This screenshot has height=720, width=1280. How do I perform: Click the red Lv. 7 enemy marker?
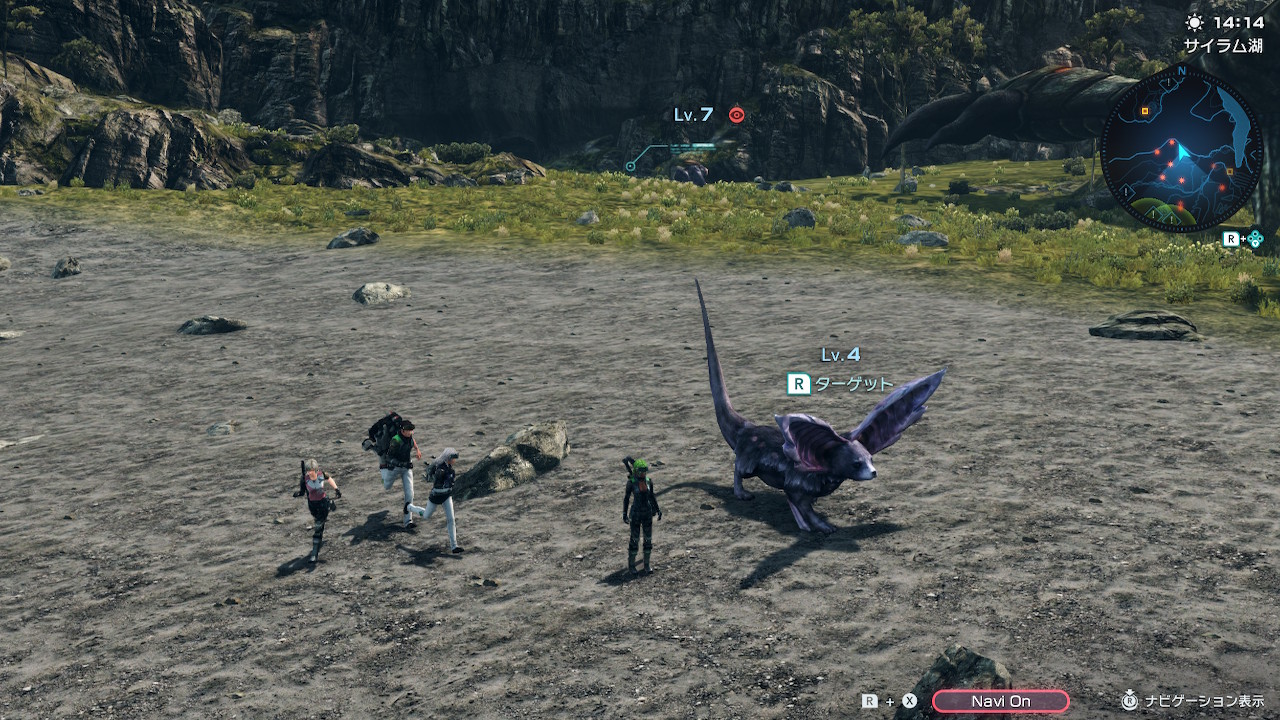click(737, 115)
